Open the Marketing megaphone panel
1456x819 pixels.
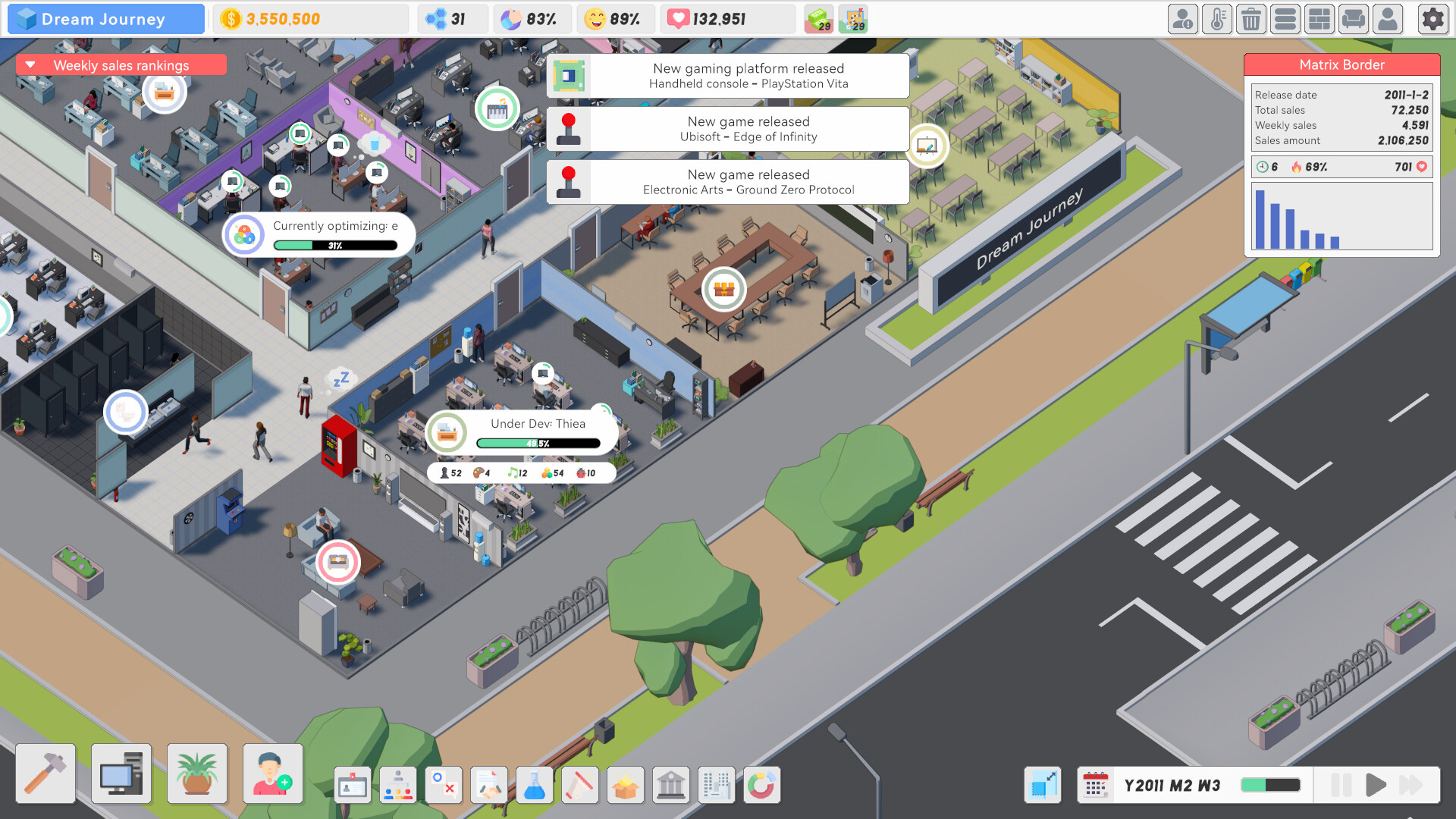[x=580, y=785]
